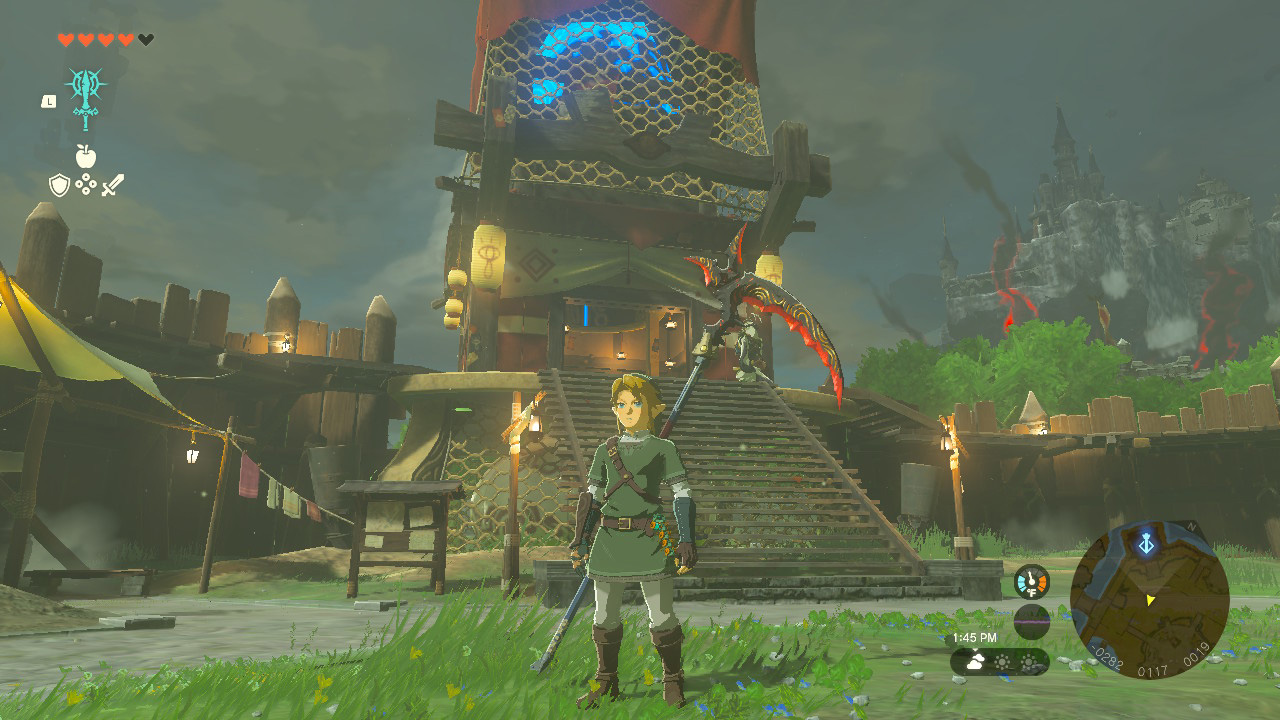The image size is (1280, 720).
Task: Expand the temperature gauge dial
Action: click(1030, 582)
